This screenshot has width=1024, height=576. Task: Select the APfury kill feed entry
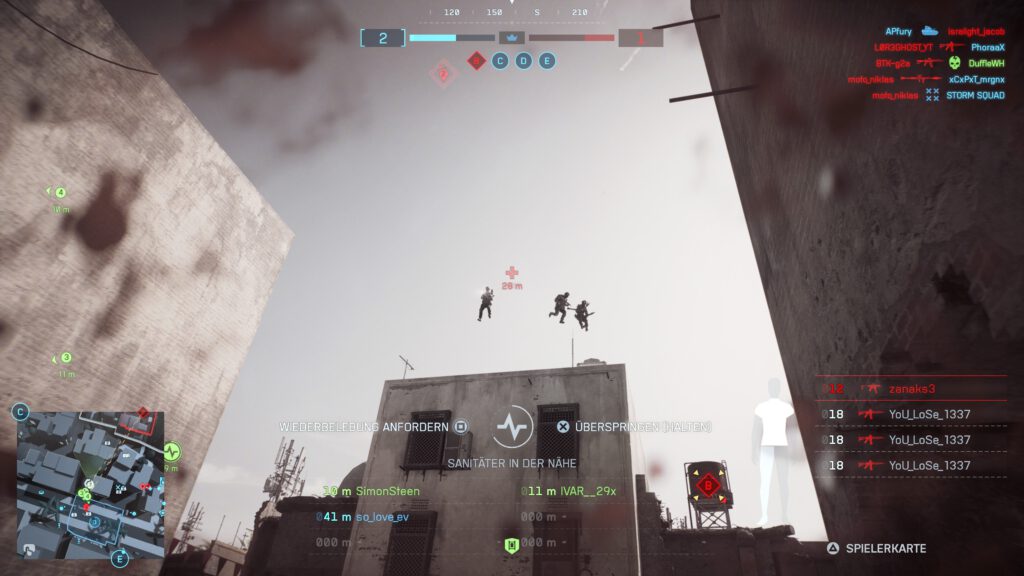(898, 31)
